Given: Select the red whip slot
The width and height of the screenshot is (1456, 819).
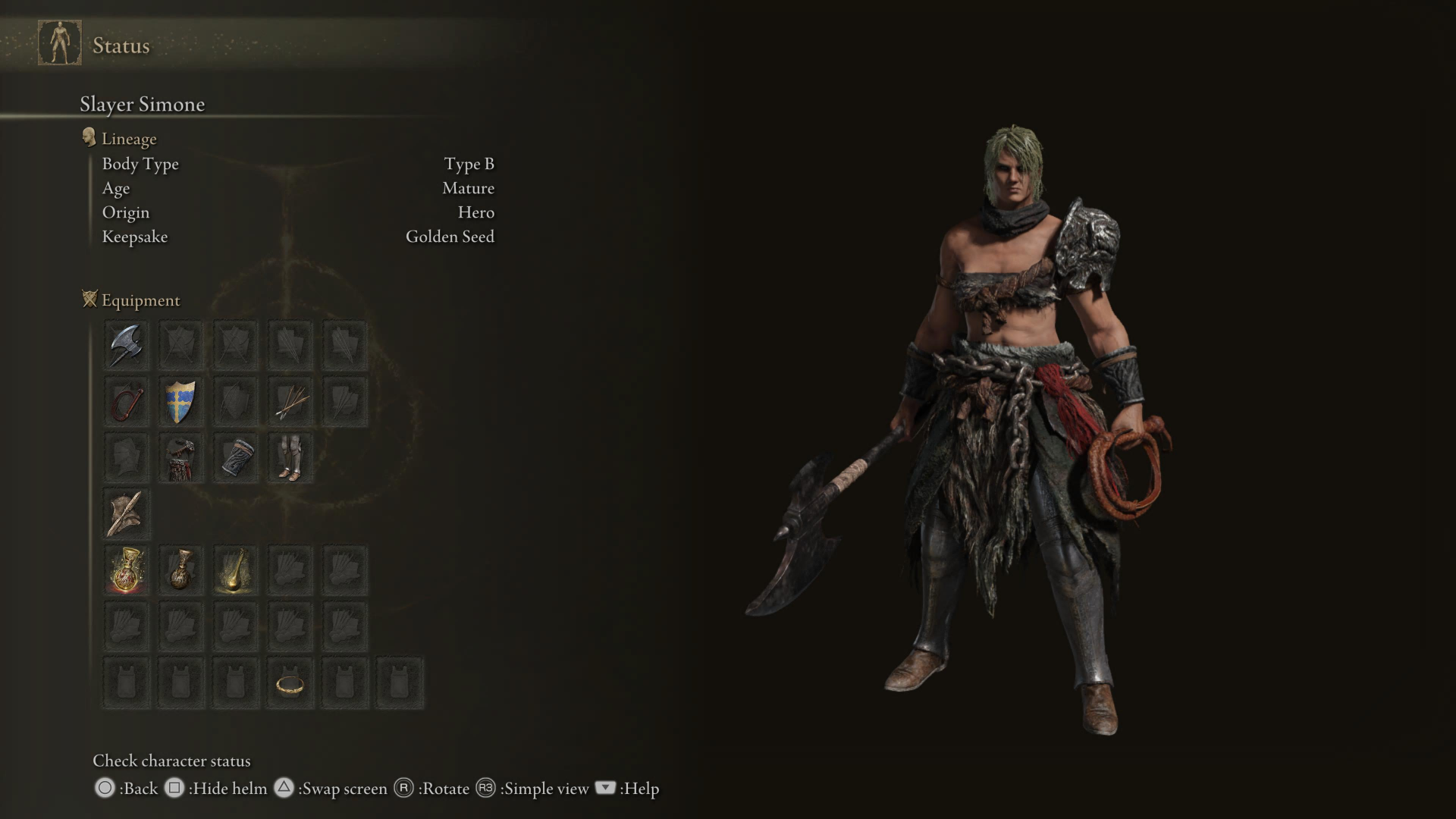Looking at the screenshot, I should [x=126, y=402].
